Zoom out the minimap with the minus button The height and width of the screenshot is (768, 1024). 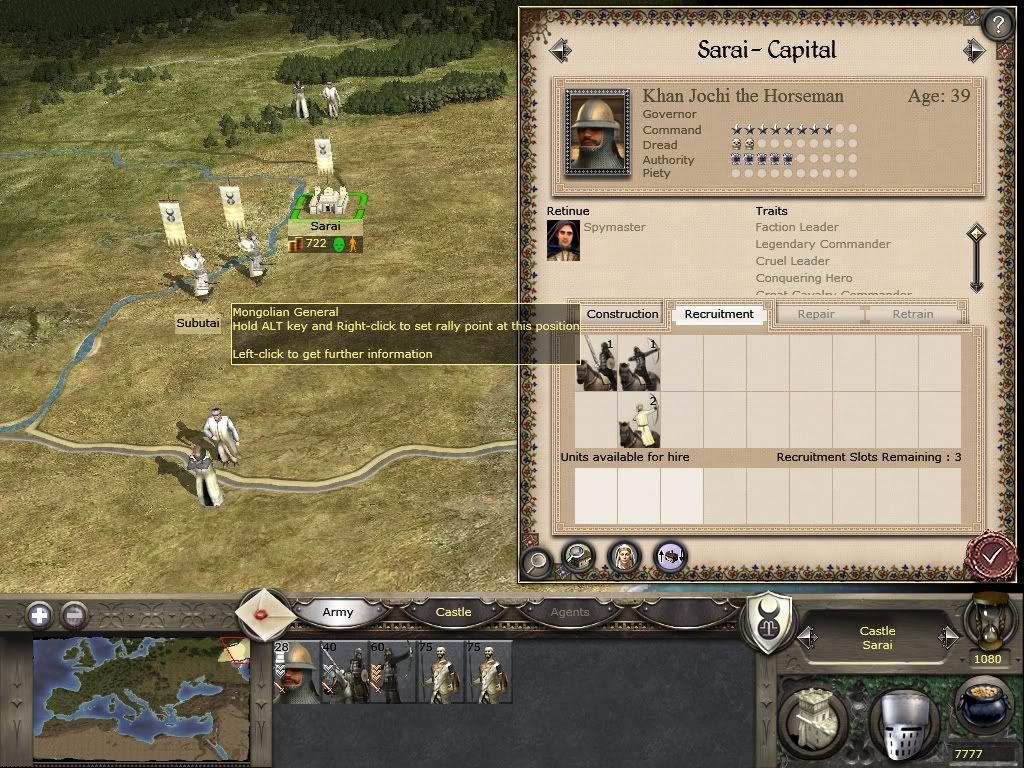click(x=73, y=615)
